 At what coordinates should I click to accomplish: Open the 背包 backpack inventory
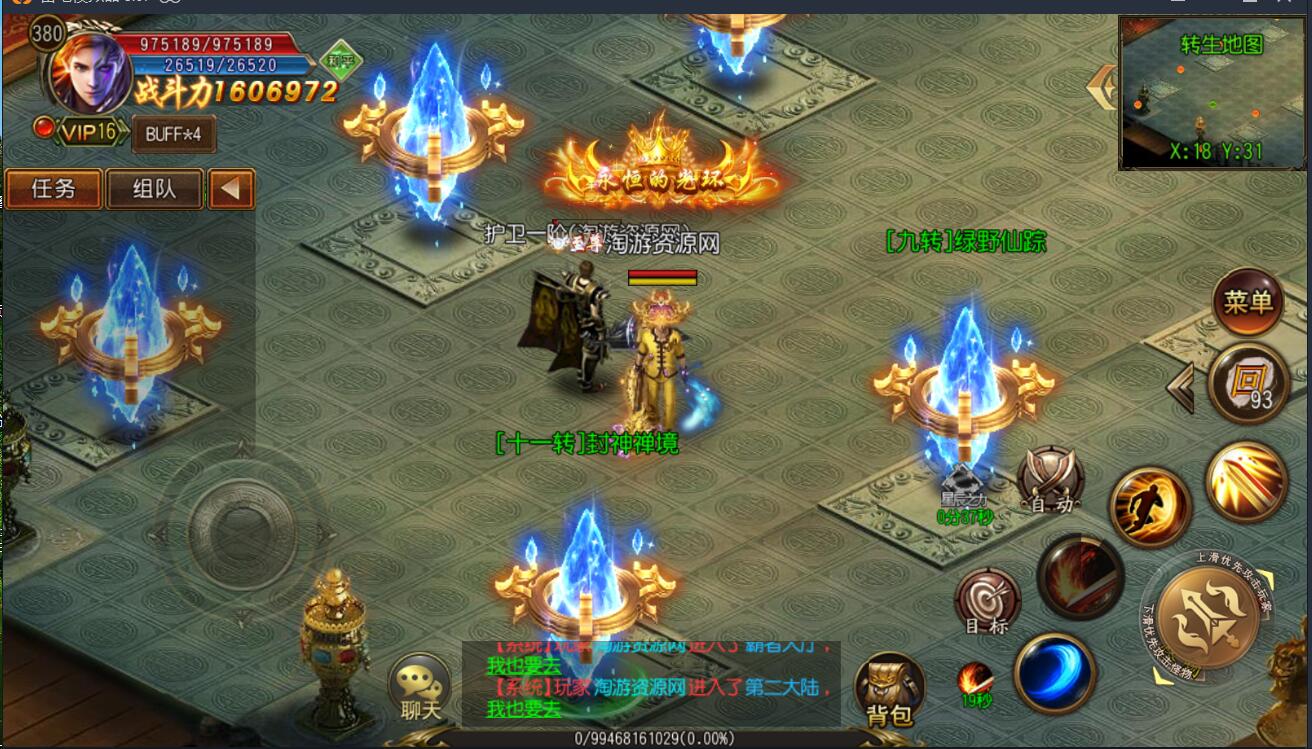pos(889,688)
